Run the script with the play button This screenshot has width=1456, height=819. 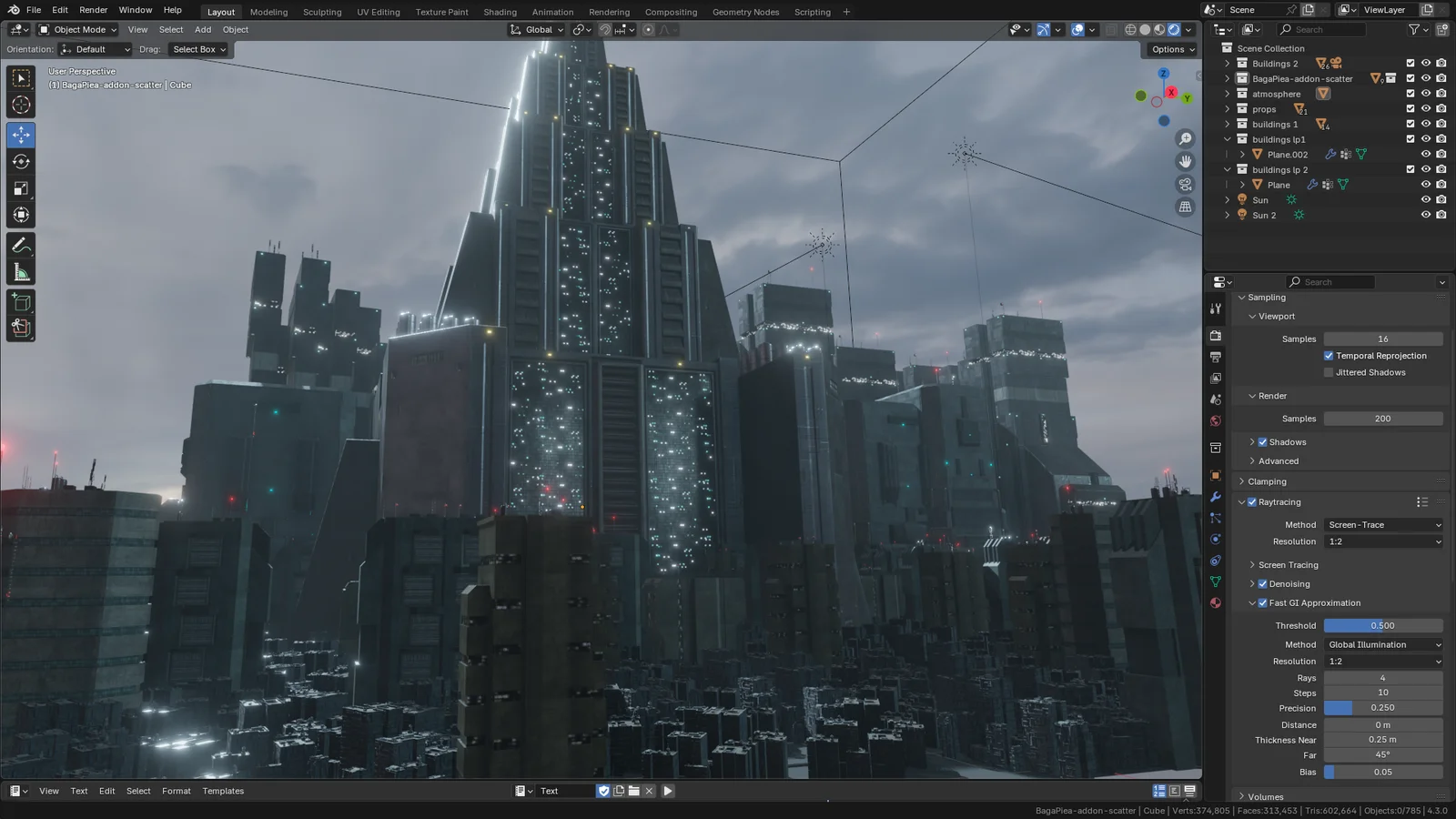(x=668, y=791)
